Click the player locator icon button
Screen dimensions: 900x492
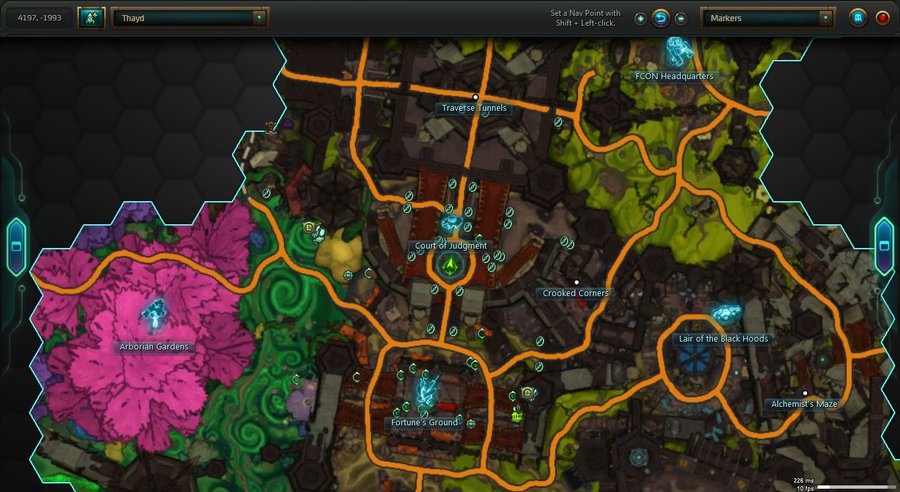(x=91, y=18)
